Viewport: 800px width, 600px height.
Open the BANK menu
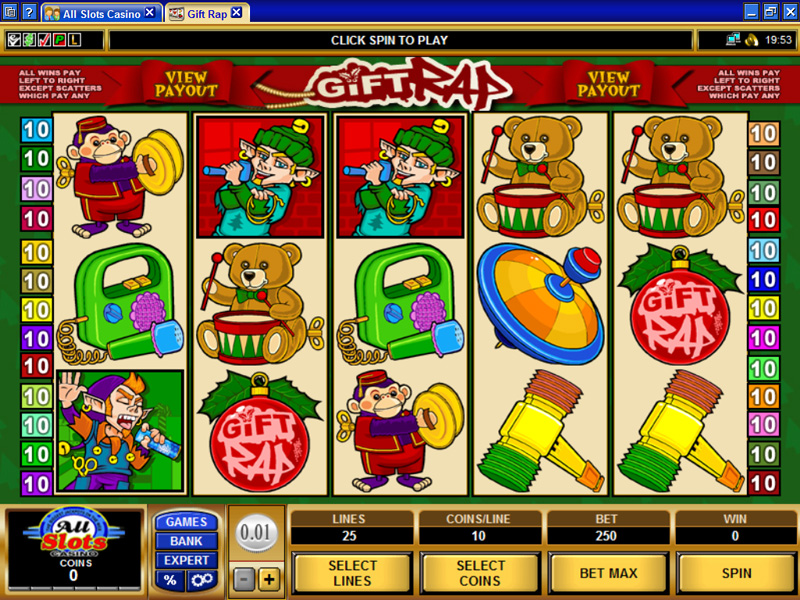186,541
